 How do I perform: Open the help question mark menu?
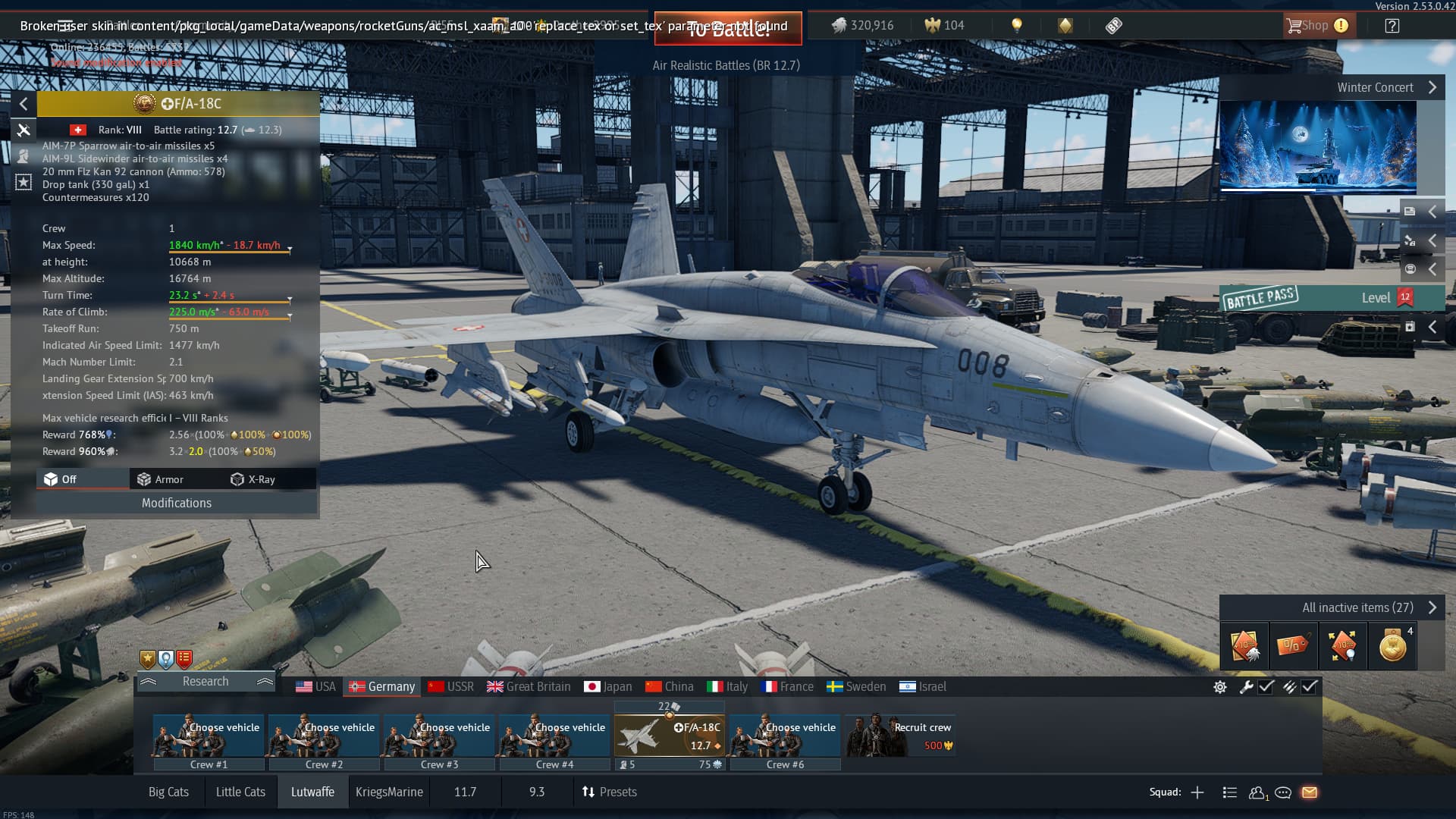click(1392, 26)
